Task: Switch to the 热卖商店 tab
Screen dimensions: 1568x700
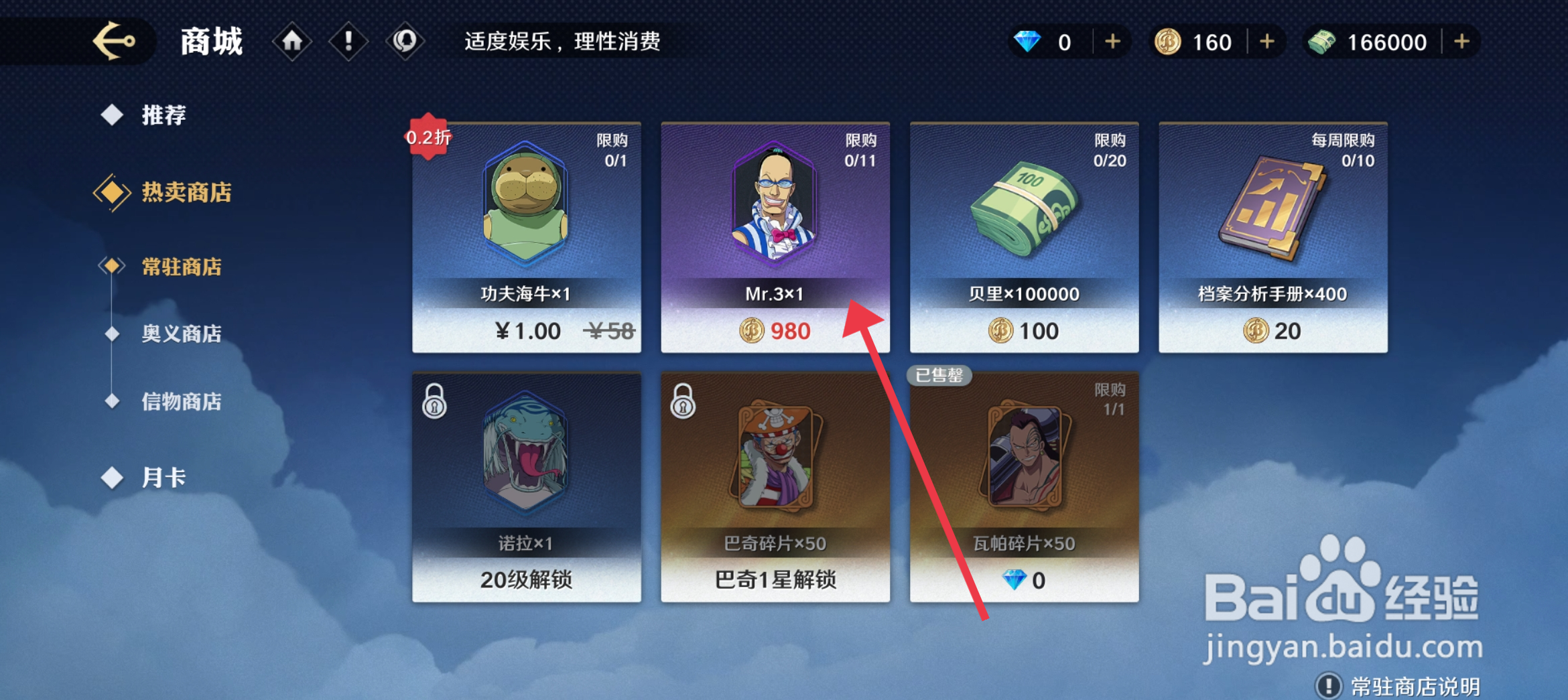Action: (x=185, y=193)
